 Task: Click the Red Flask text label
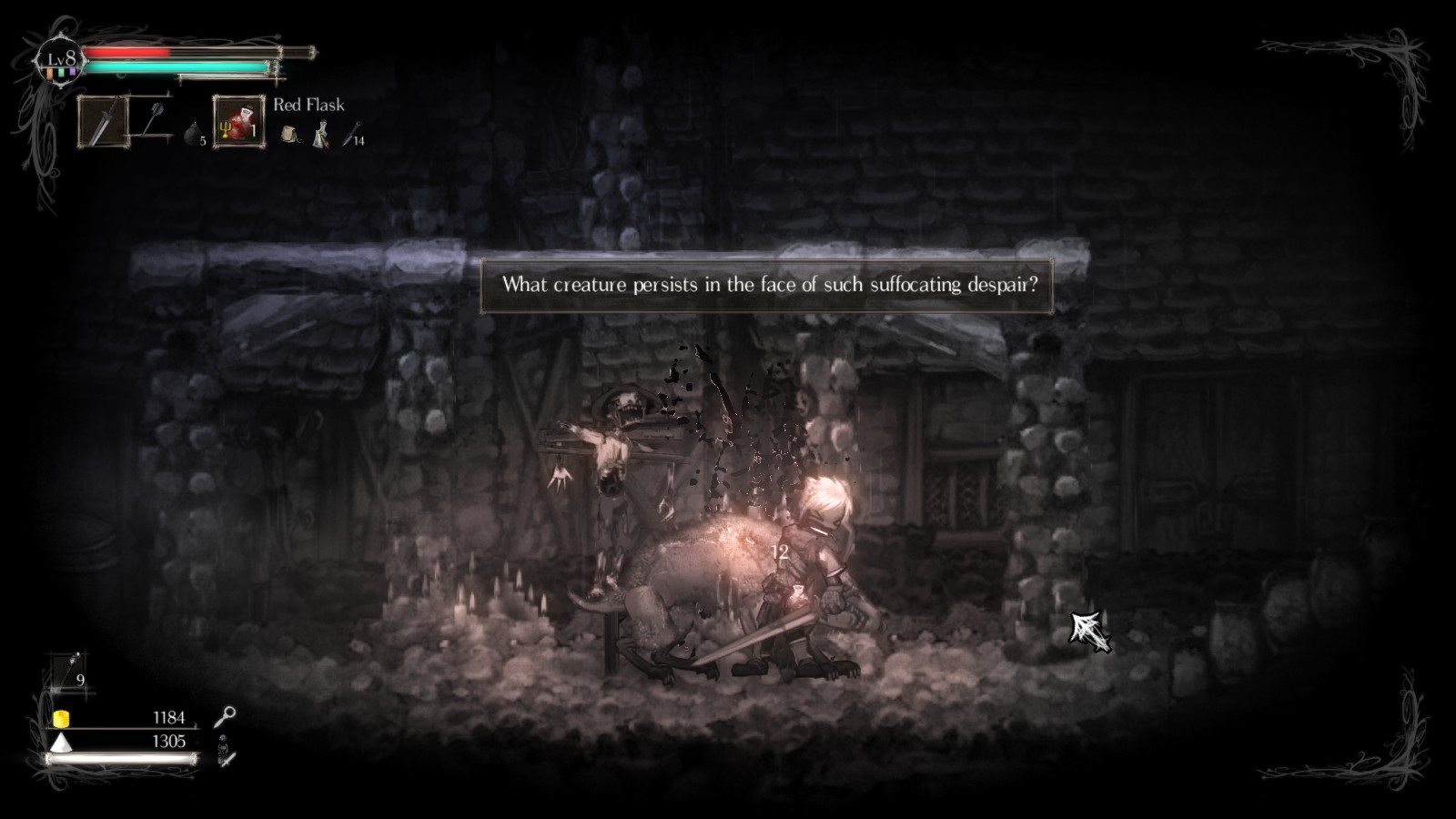pos(308,105)
